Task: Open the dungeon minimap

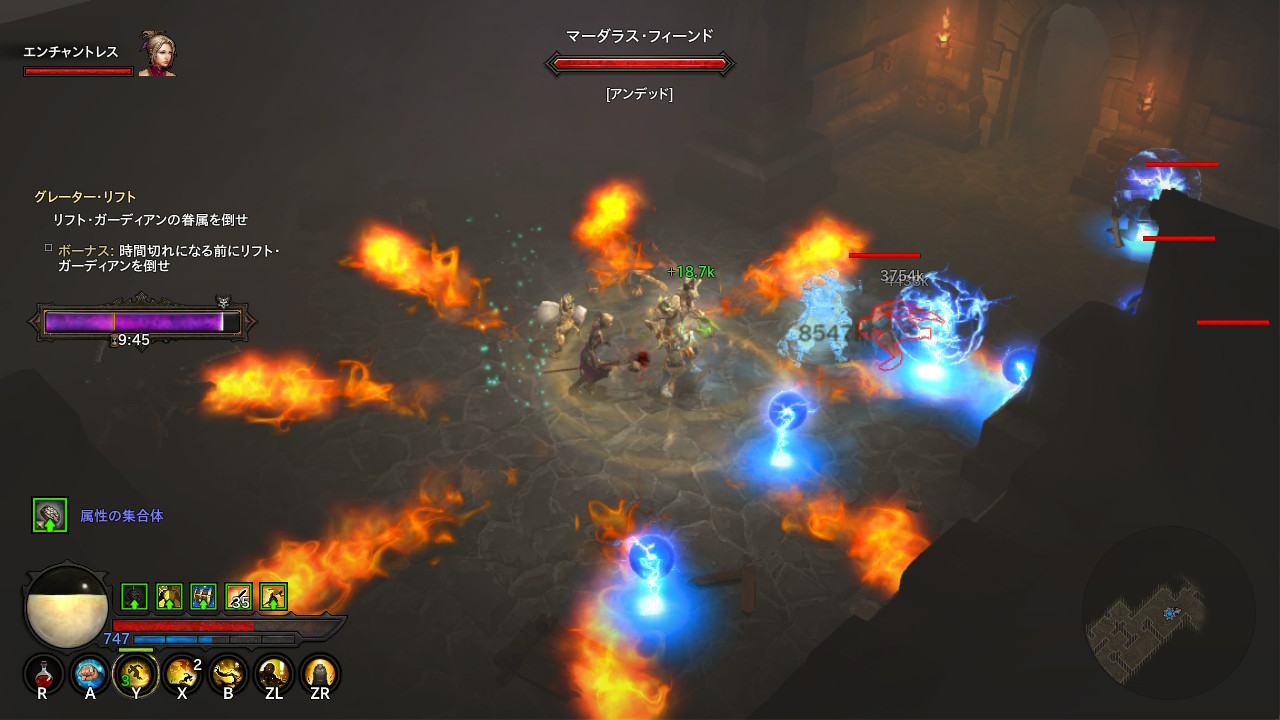Action: 1167,611
